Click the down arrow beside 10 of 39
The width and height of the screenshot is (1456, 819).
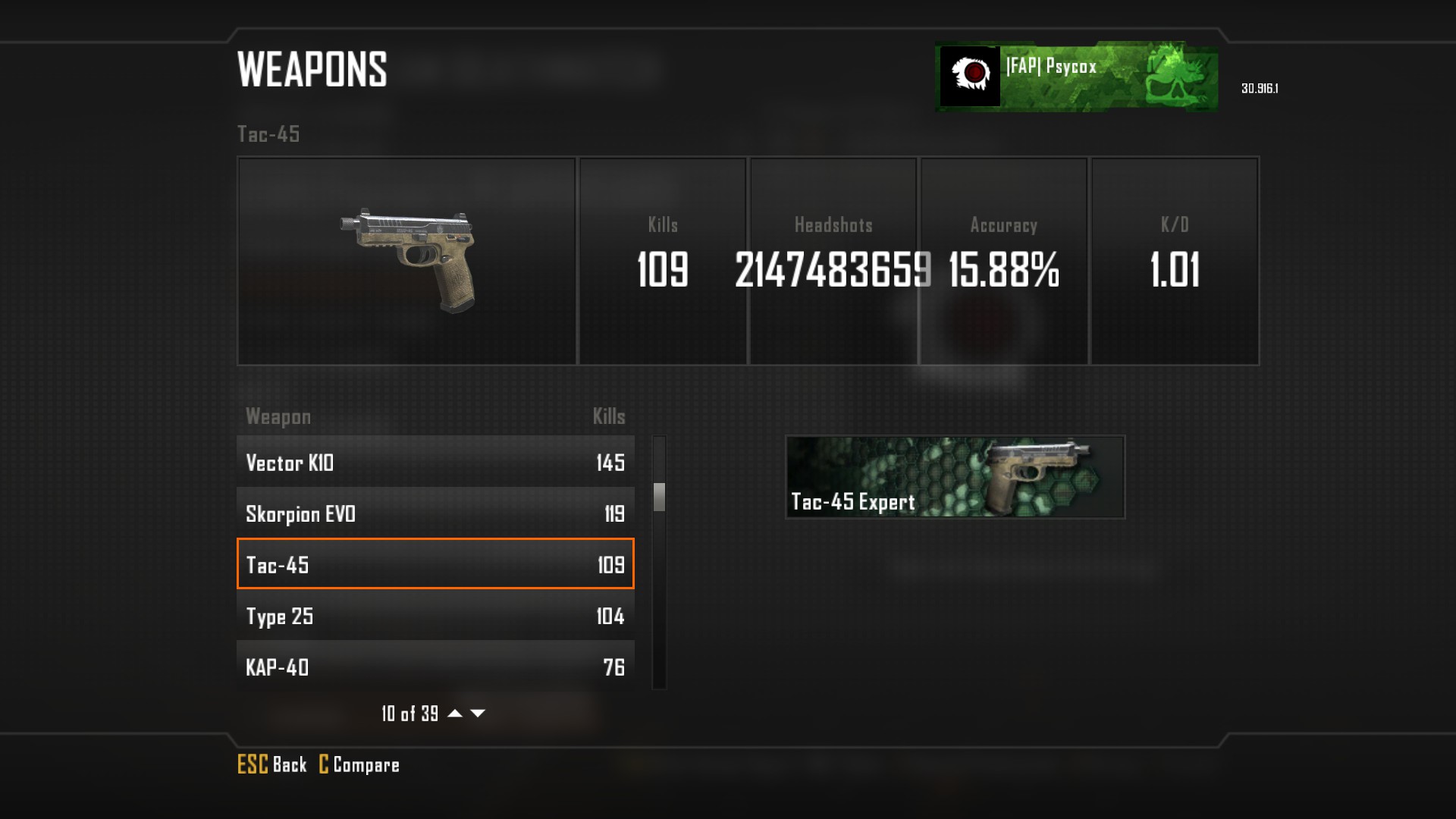478,713
